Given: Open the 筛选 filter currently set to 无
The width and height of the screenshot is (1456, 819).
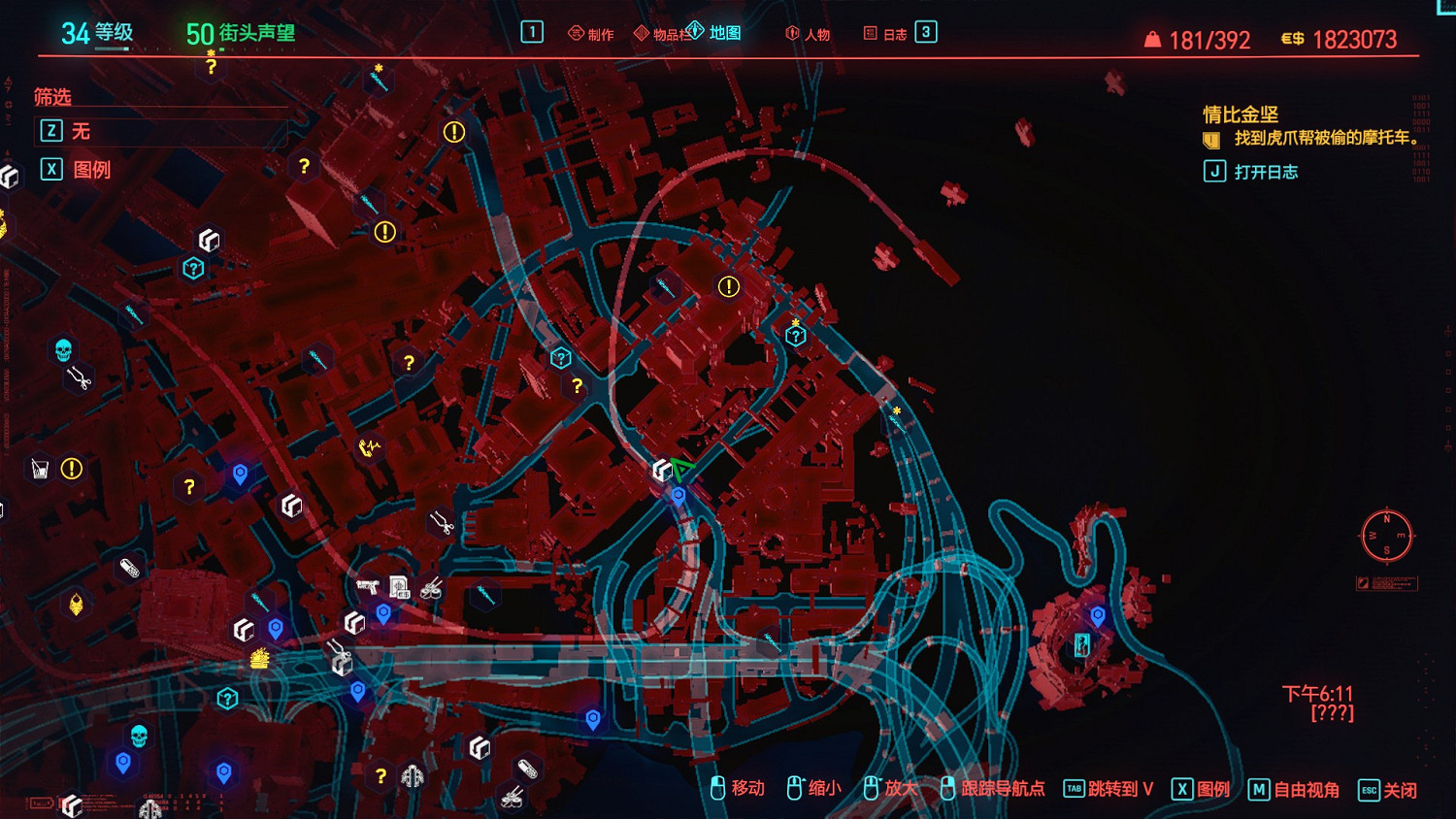Looking at the screenshot, I should (81, 131).
